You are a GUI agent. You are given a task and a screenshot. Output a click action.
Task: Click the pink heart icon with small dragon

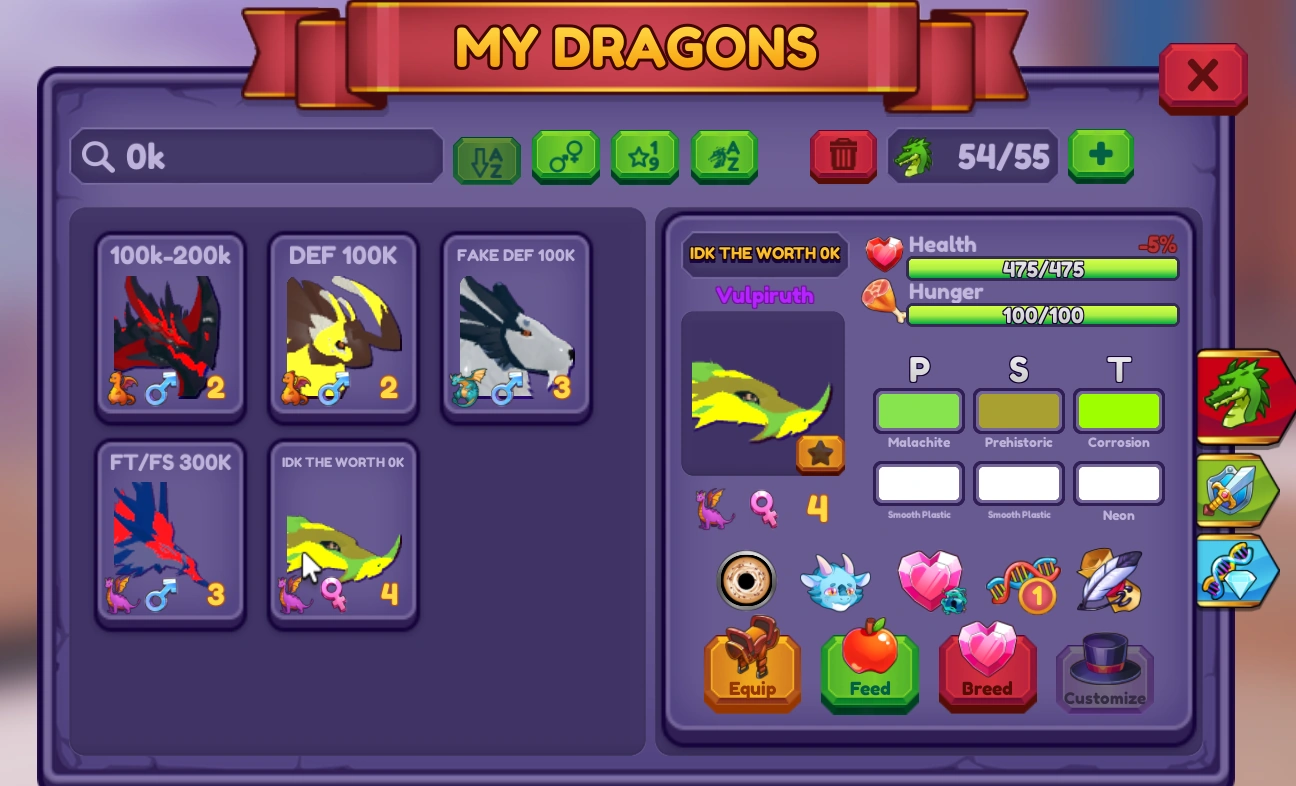929,580
